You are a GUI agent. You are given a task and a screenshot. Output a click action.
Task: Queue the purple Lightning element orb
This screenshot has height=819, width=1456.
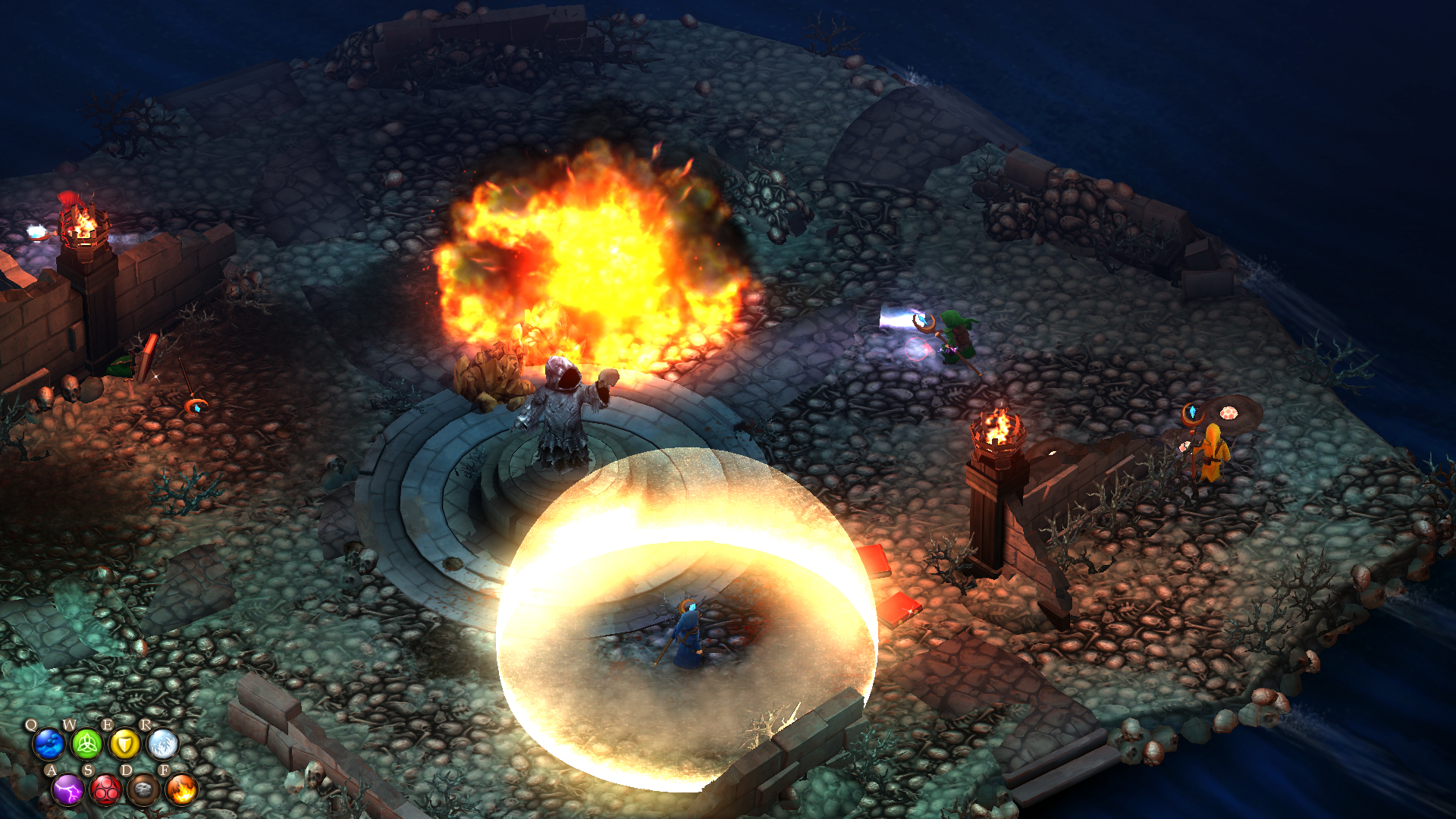click(x=67, y=789)
